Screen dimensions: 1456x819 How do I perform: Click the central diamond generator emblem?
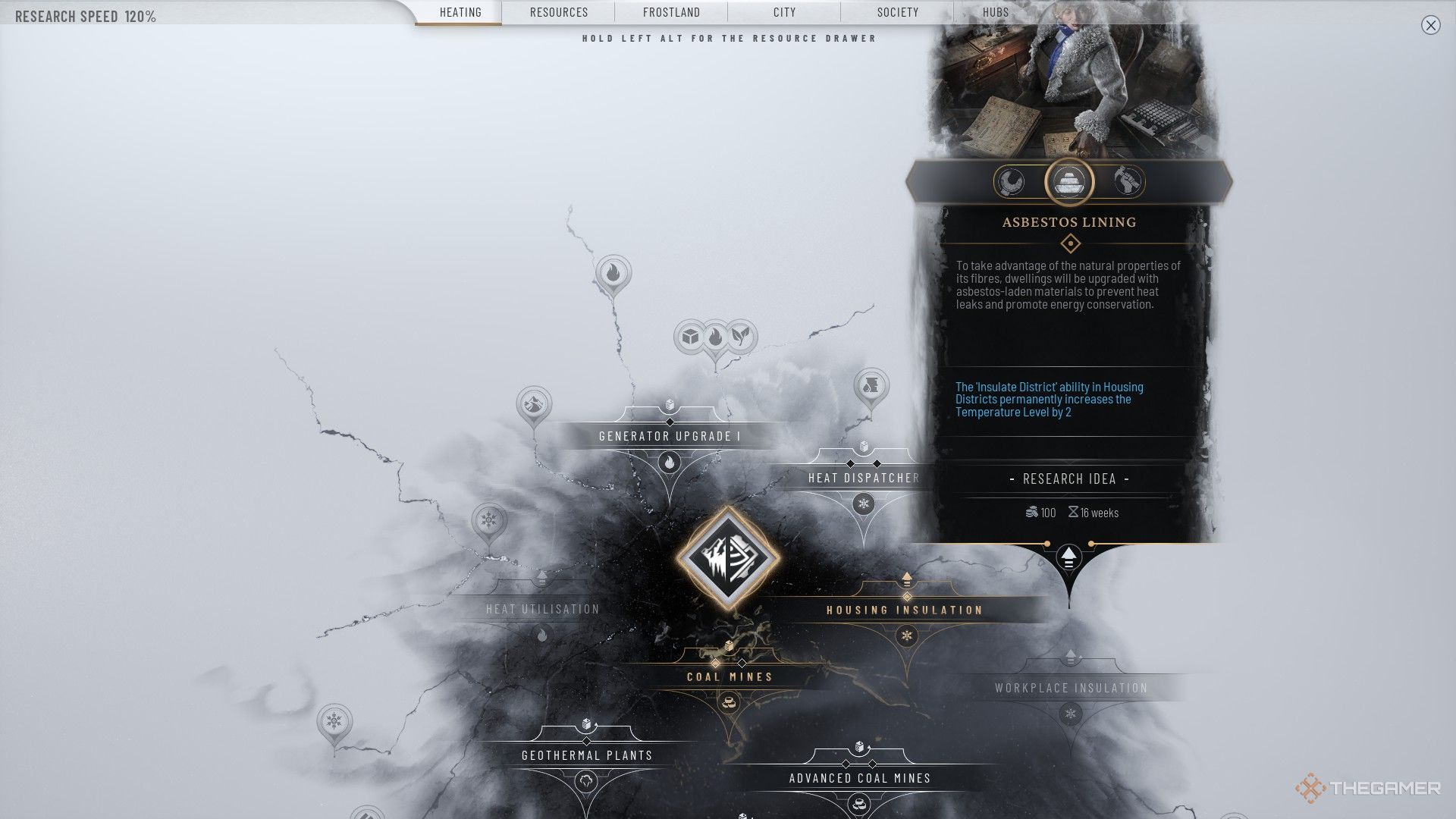click(728, 558)
